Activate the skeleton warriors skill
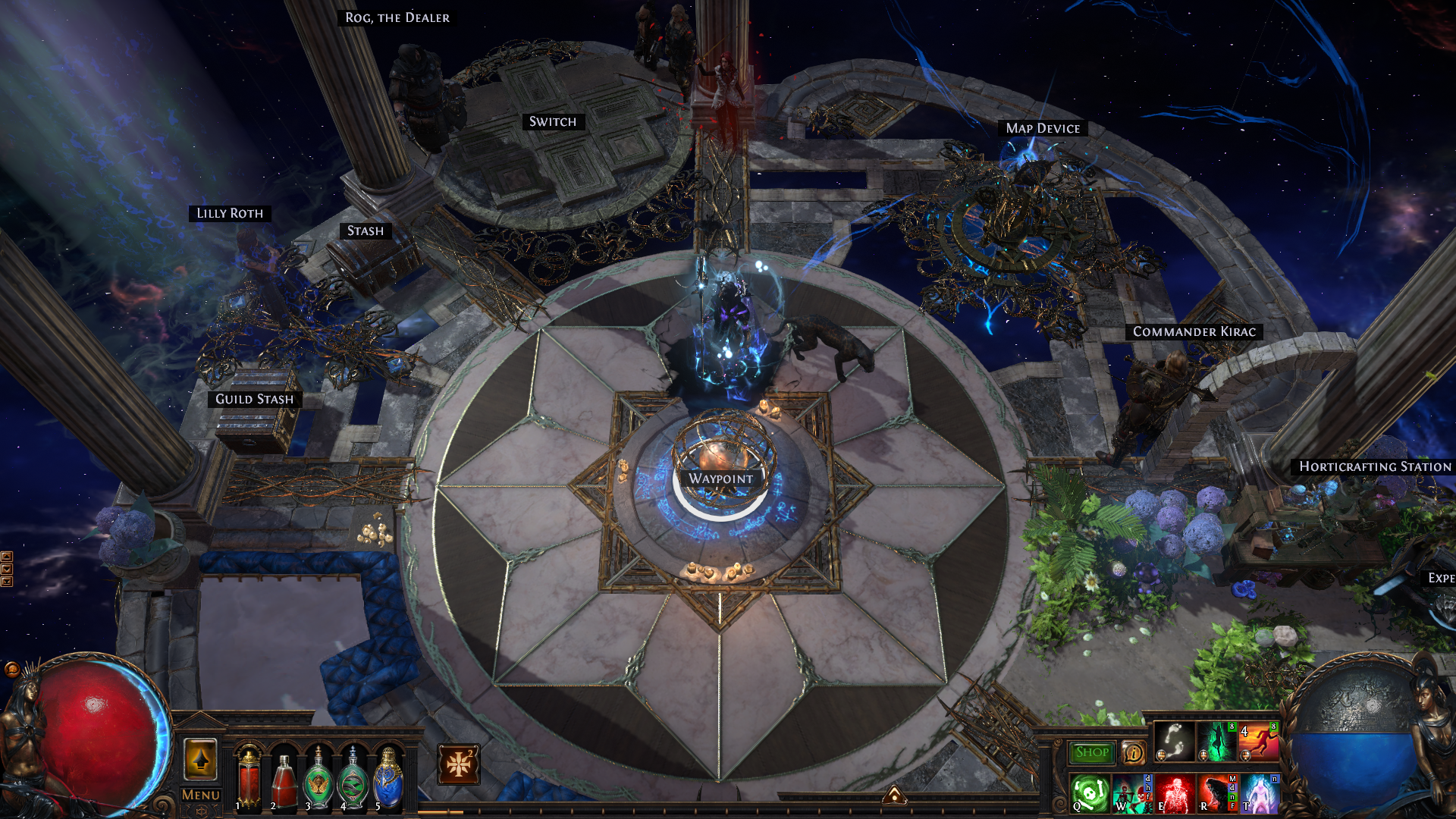Image resolution: width=1456 pixels, height=819 pixels. [x=1132, y=793]
